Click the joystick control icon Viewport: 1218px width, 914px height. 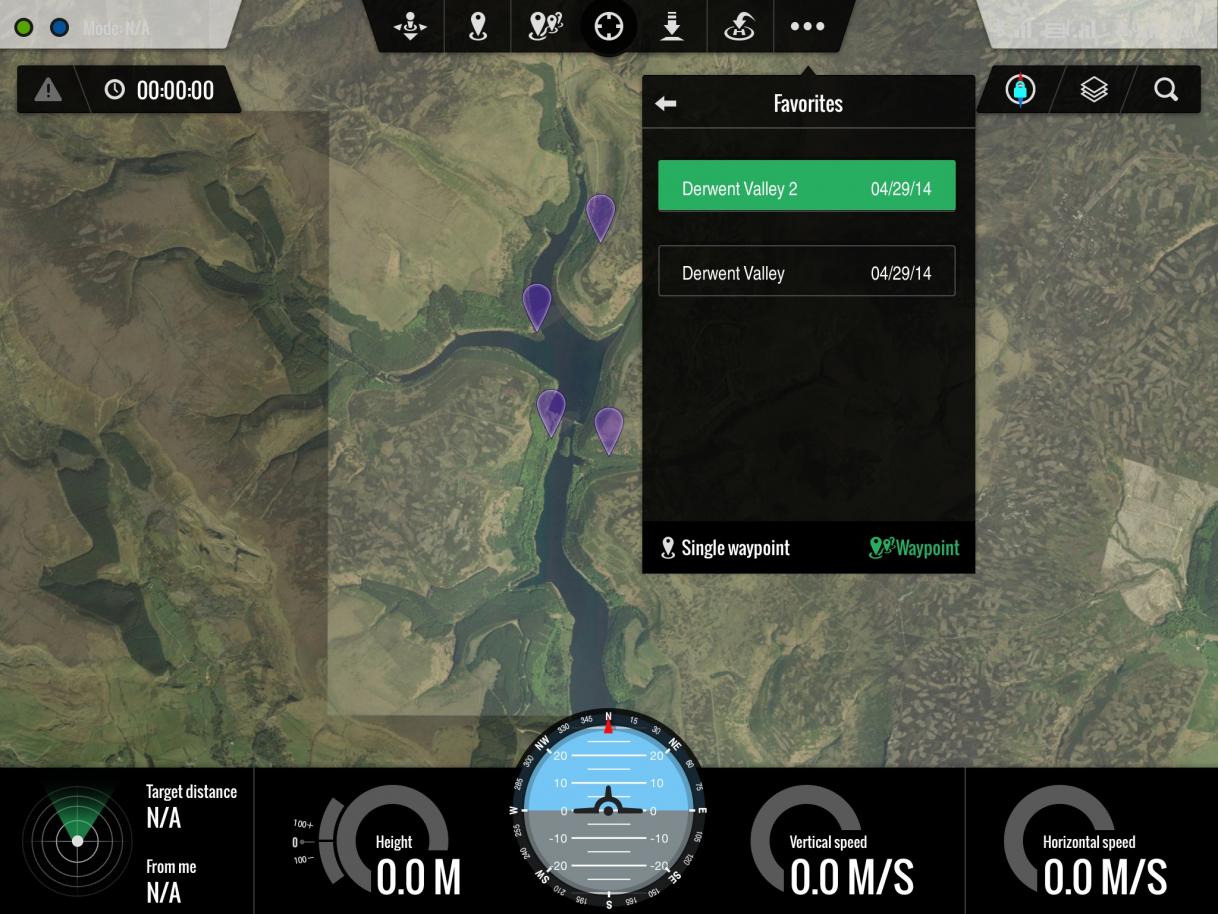point(412,27)
